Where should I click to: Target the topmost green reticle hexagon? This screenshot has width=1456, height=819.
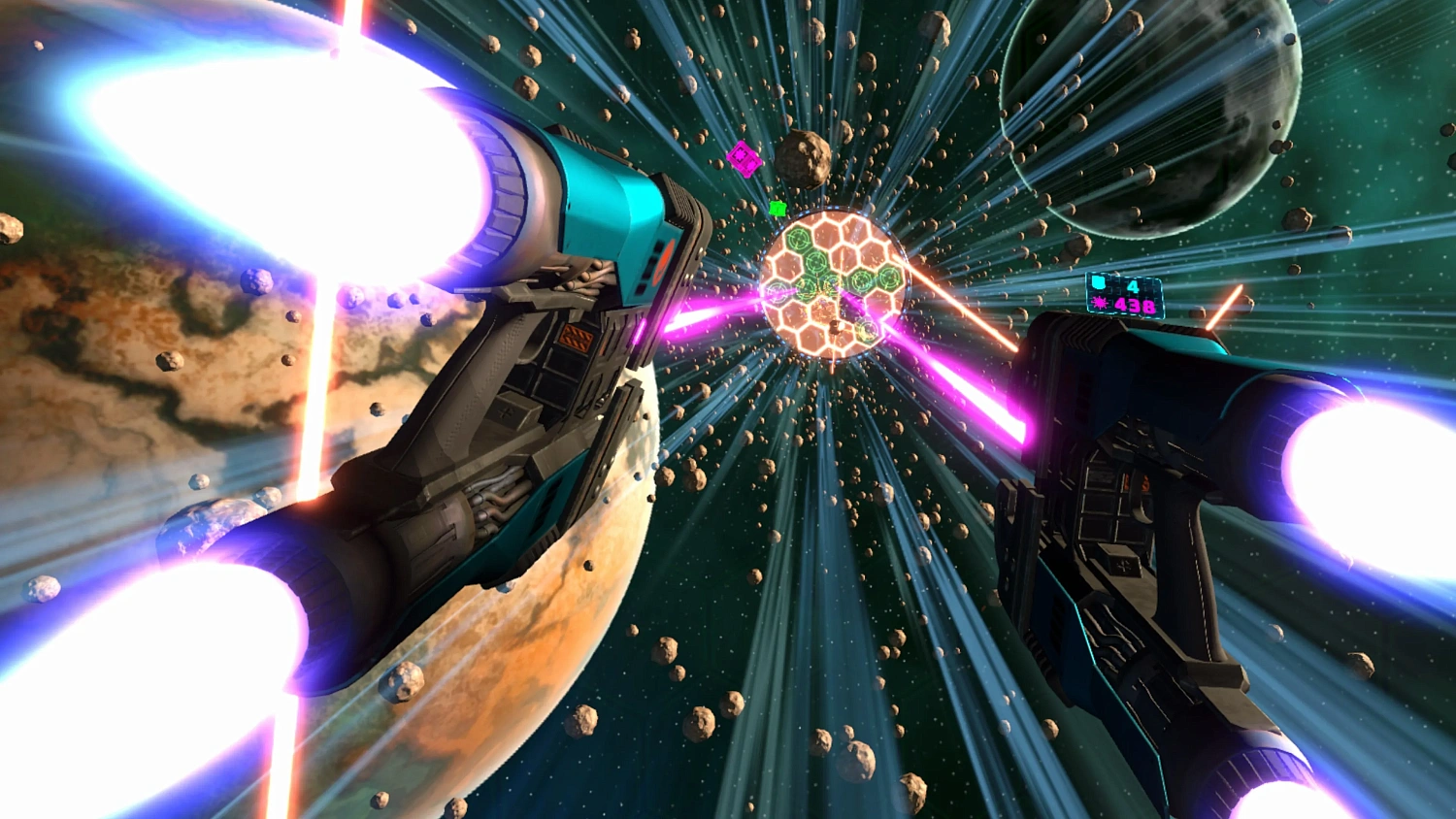pos(797,239)
